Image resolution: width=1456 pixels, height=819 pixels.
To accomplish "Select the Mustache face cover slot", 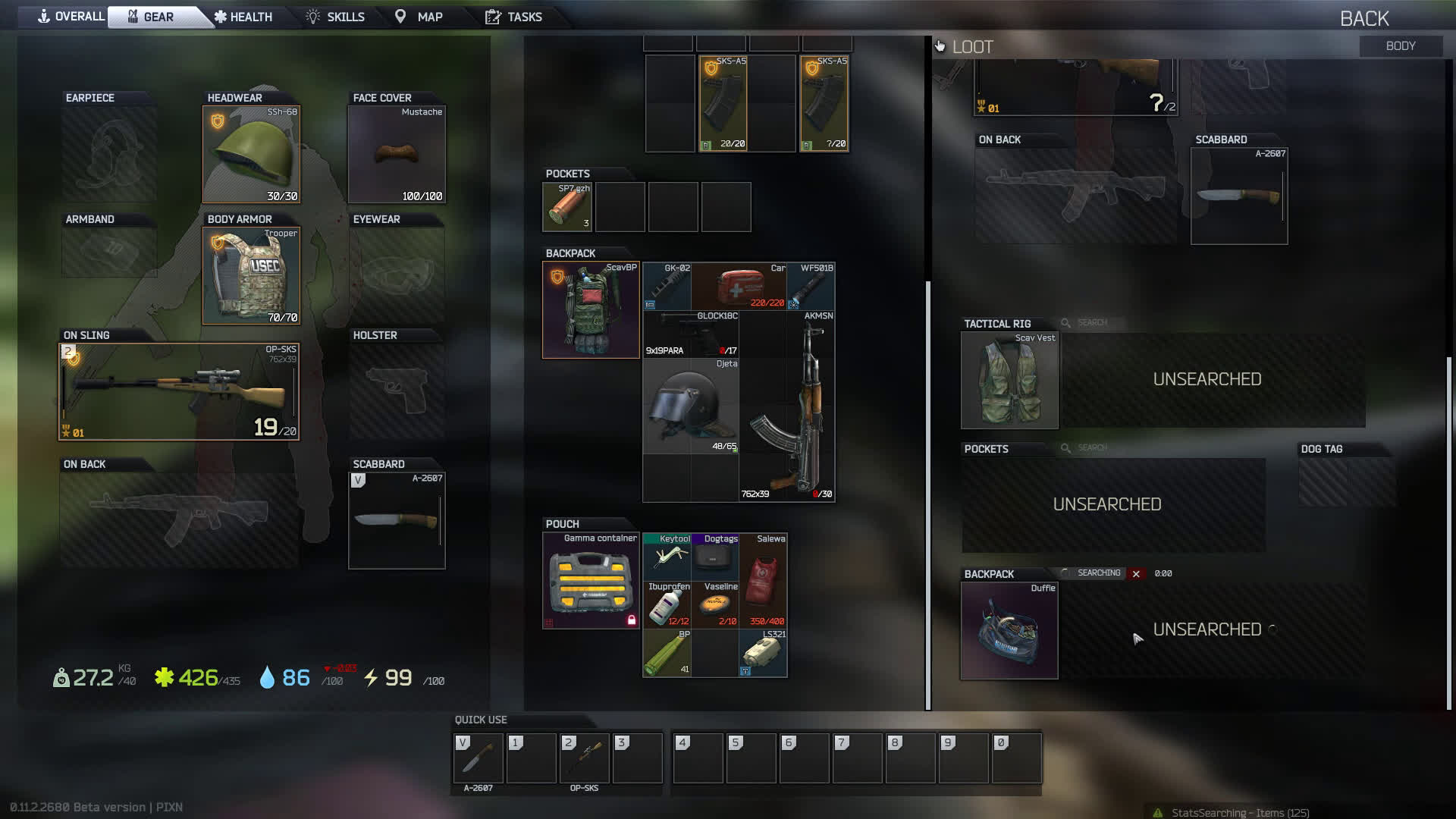I will (397, 155).
